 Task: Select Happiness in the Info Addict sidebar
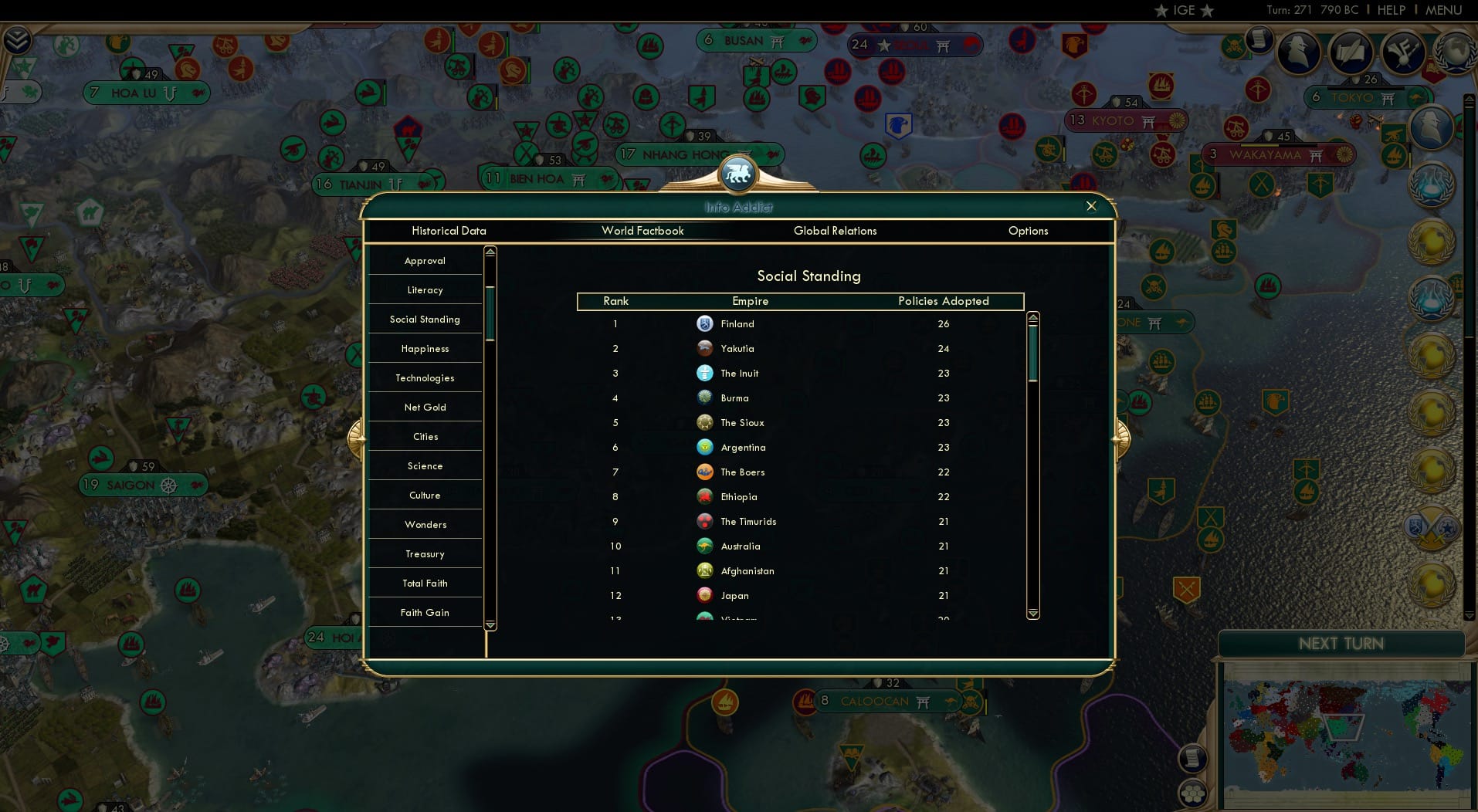[x=425, y=348]
